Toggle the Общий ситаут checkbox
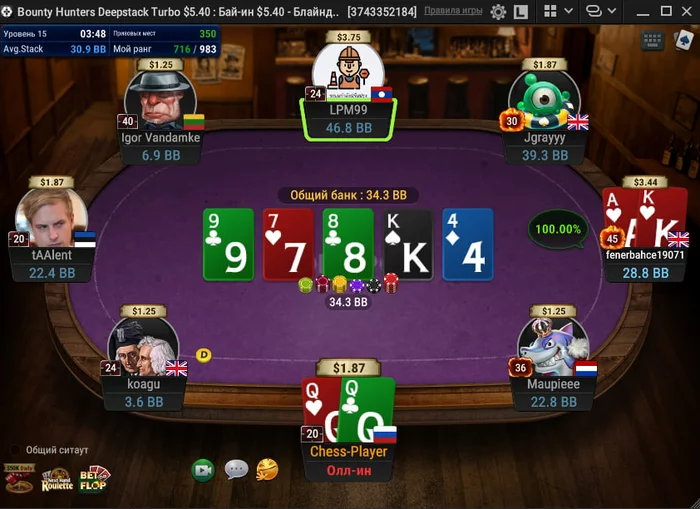Image resolution: width=700 pixels, height=509 pixels. pyautogui.click(x=15, y=450)
